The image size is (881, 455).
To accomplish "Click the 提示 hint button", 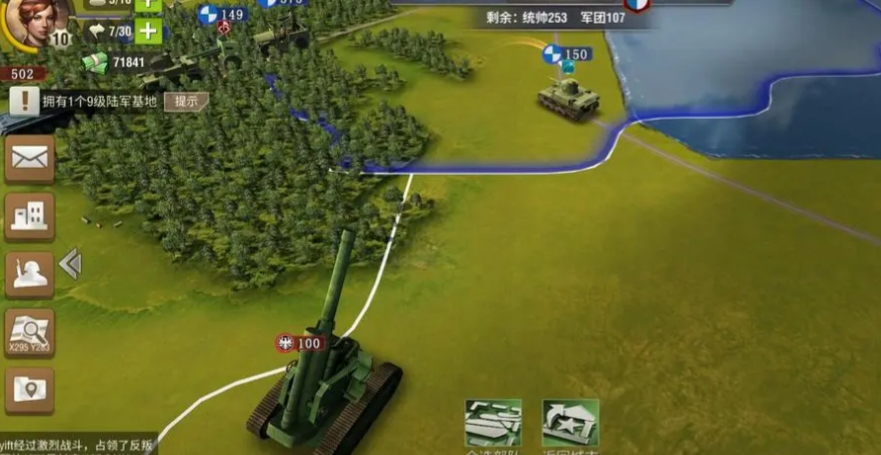I will (x=186, y=101).
